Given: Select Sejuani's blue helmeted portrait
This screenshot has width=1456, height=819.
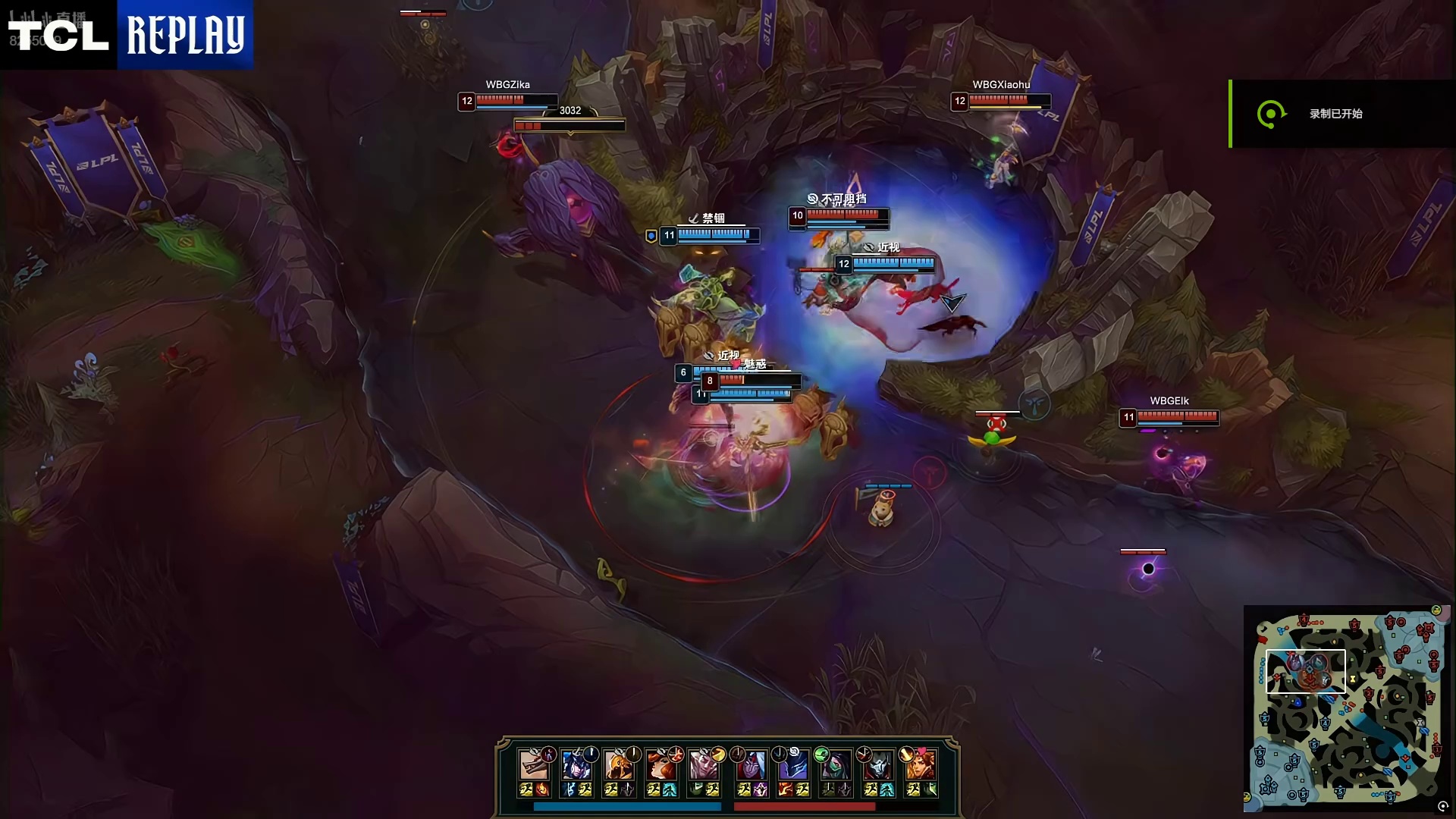Looking at the screenshot, I should (x=576, y=765).
